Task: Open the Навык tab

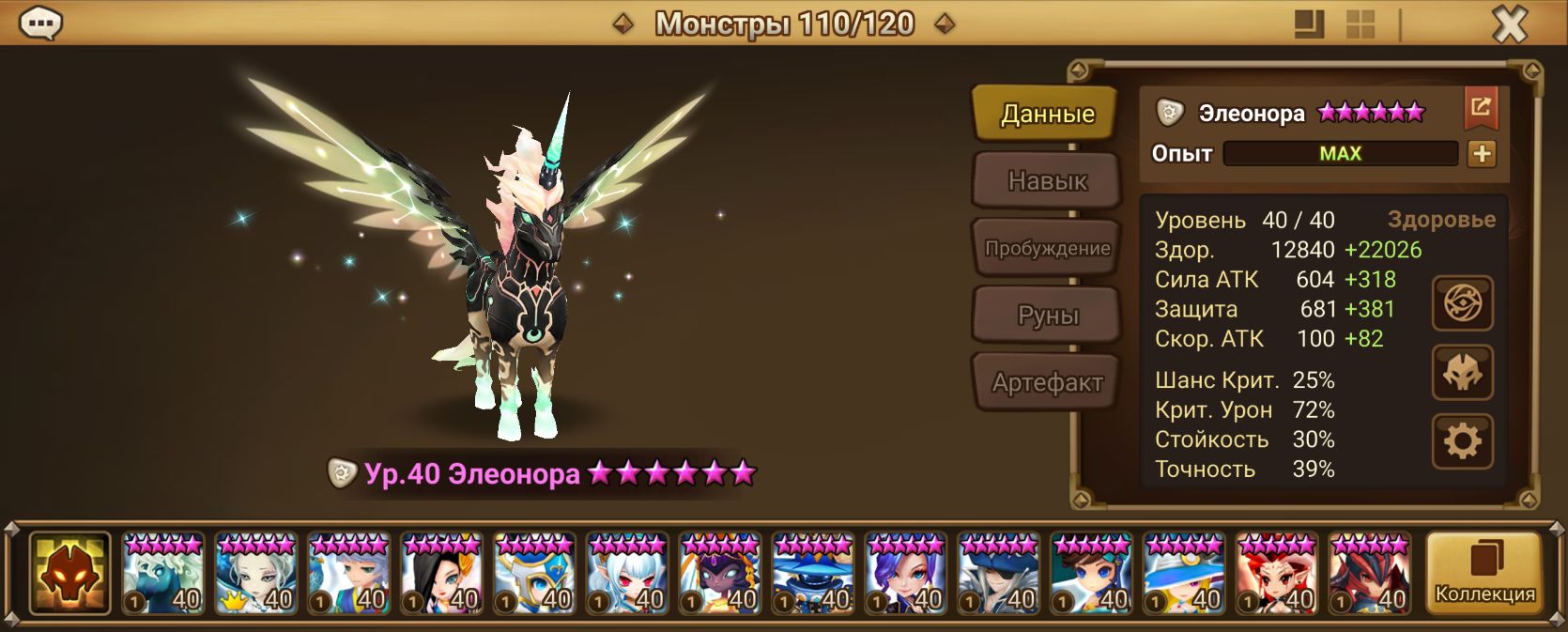Action: [1047, 180]
